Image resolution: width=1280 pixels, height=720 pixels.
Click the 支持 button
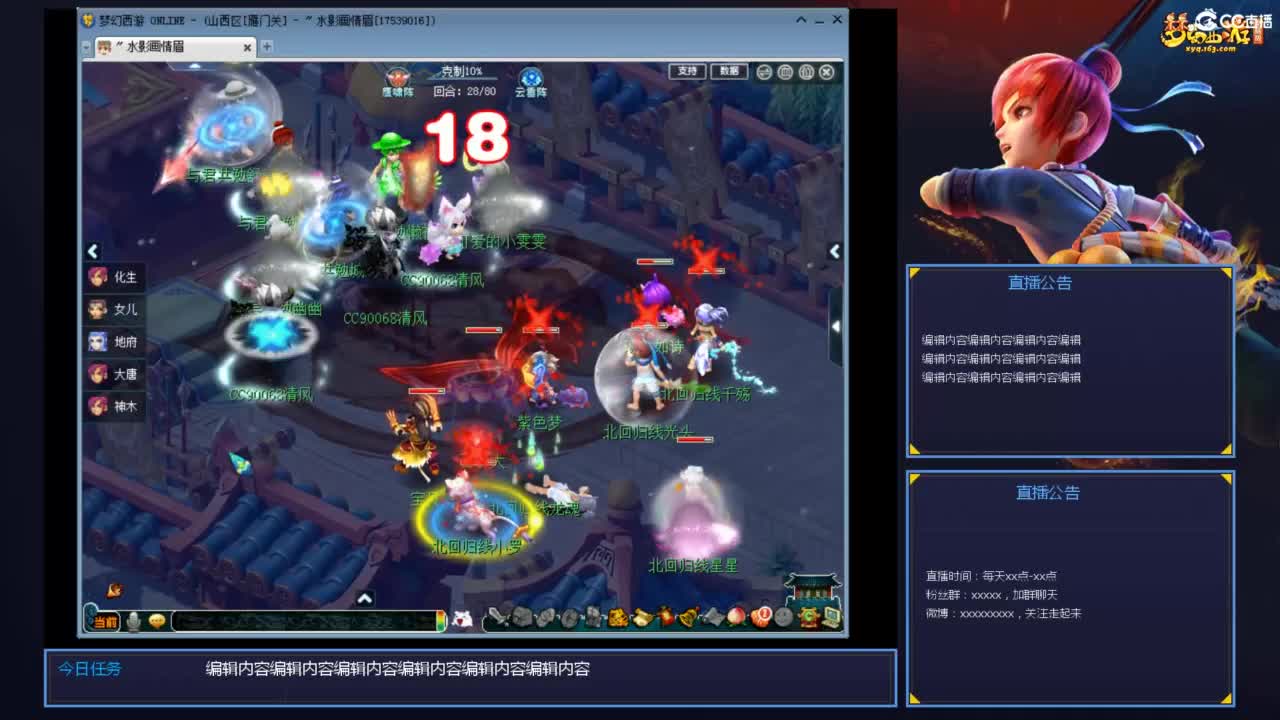click(x=686, y=72)
